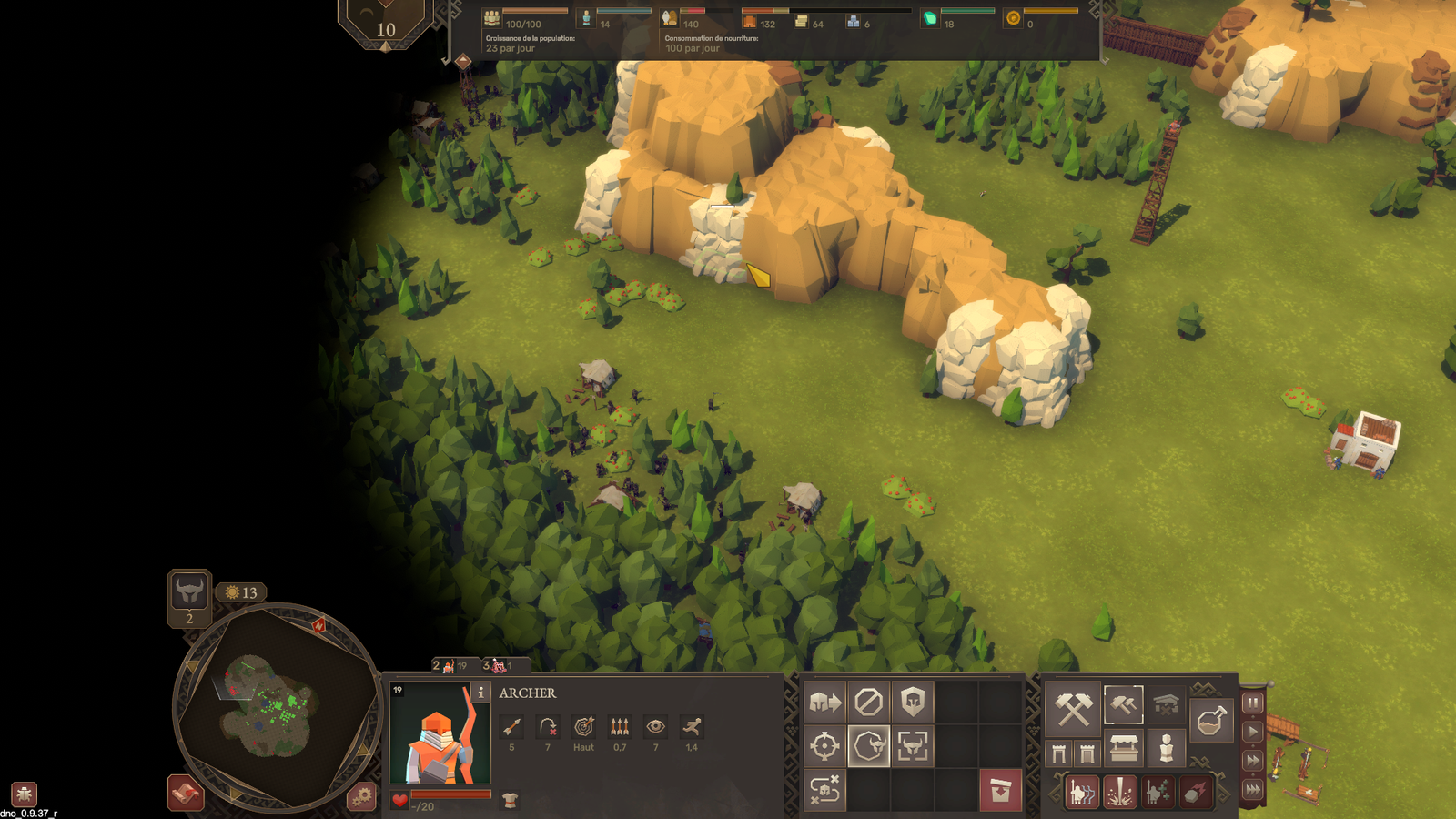This screenshot has height=819, width=1456.
Task: Open the statue monument building category
Action: tap(1166, 750)
